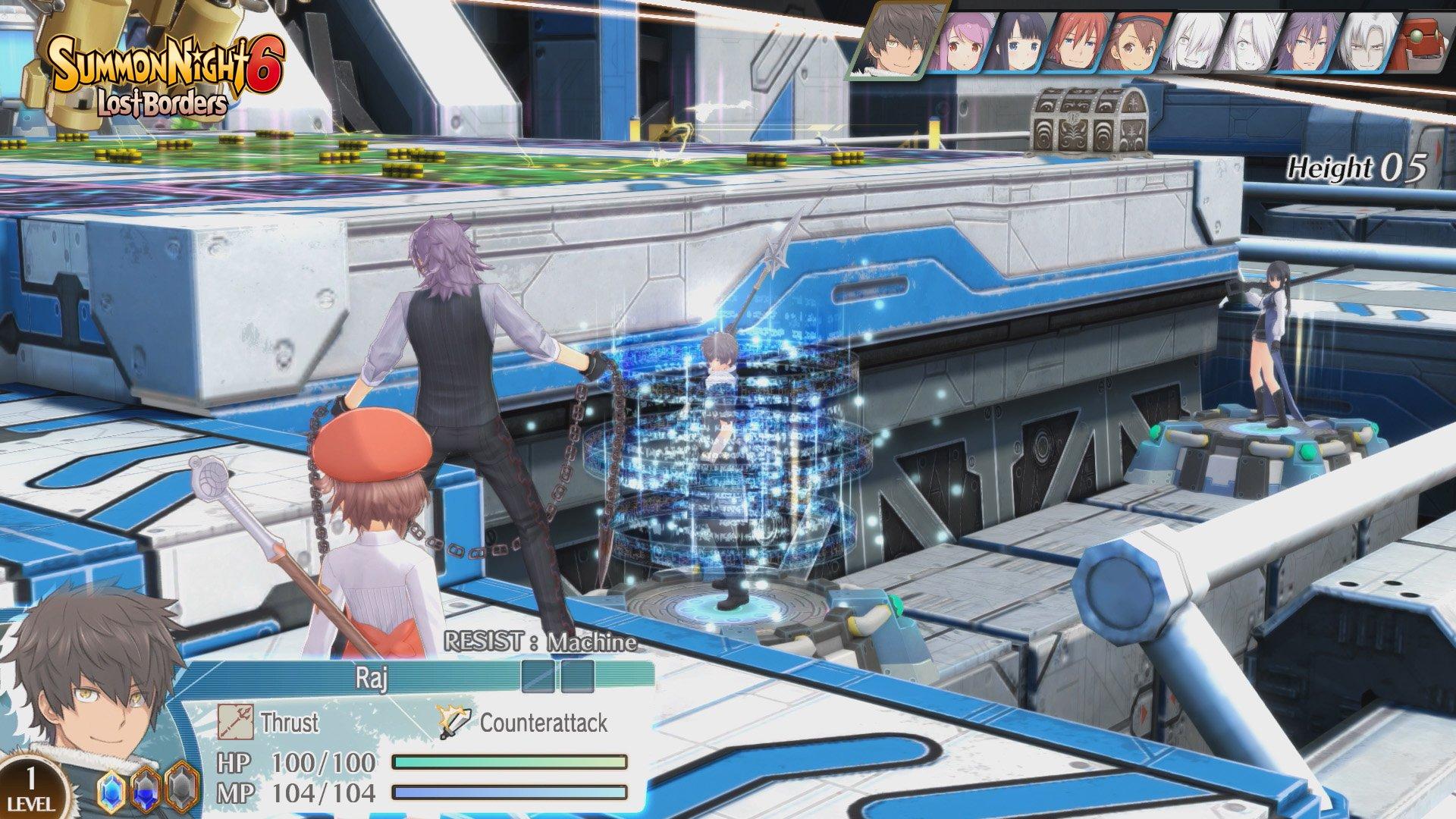Viewport: 1456px width, 819px height.
Task: Select the pink-haired character's turn portrait
Action: [x=966, y=44]
